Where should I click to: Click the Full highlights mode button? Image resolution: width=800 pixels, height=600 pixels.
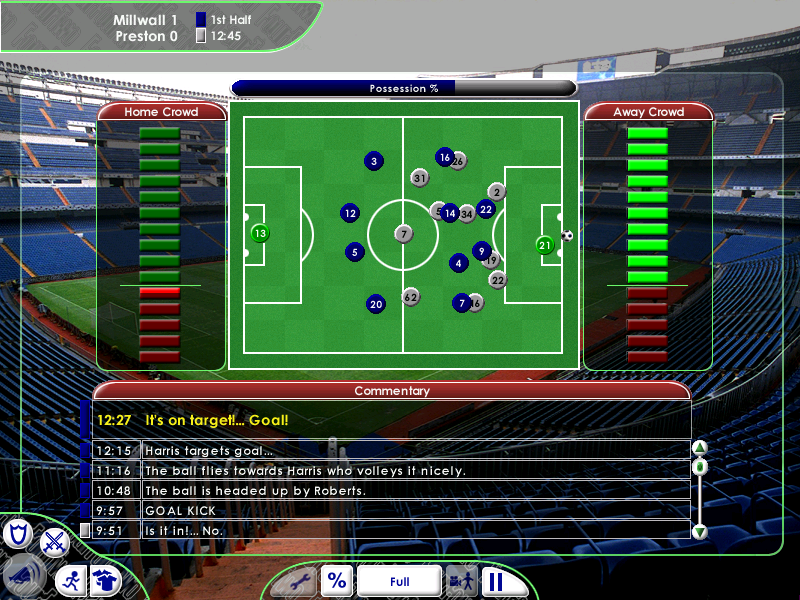pos(399,581)
